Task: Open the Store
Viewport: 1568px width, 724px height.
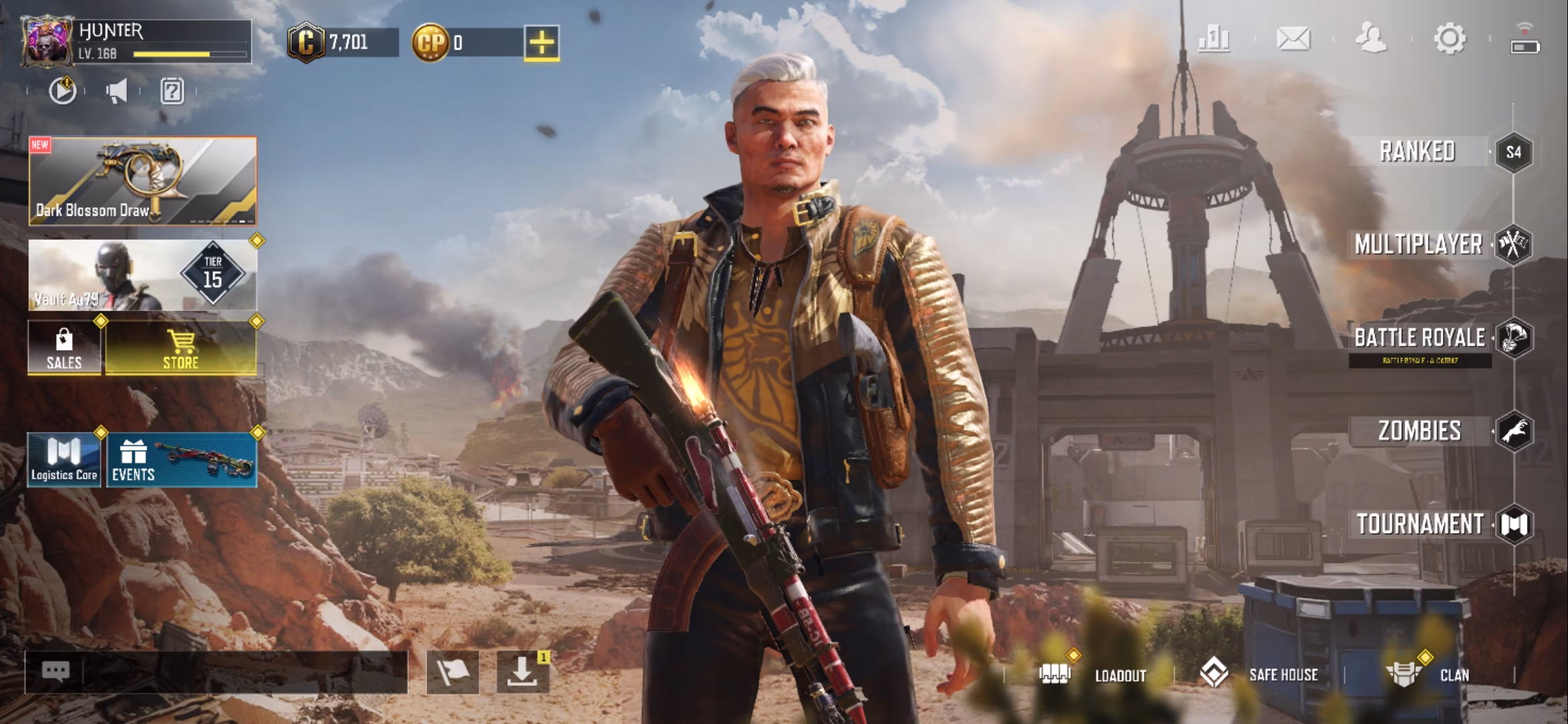Action: (181, 348)
